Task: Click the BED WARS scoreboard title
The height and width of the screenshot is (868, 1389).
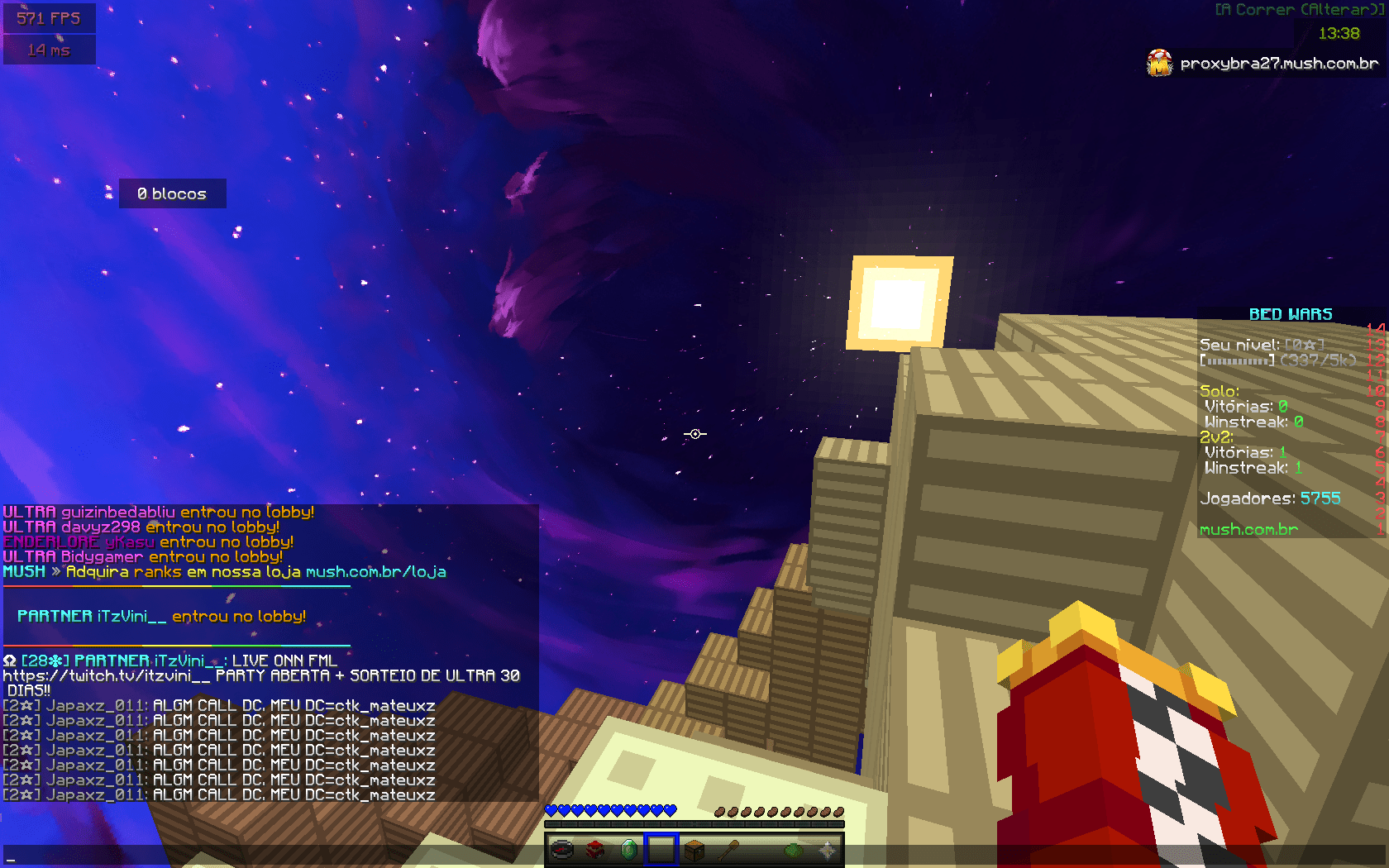Action: (x=1290, y=315)
